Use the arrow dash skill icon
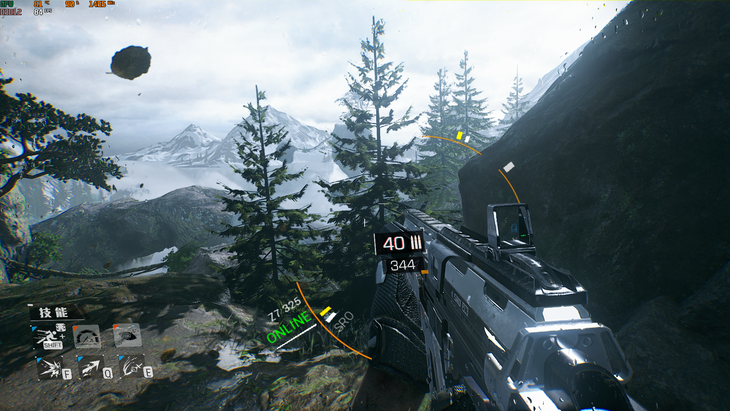730x411 pixels. click(88, 368)
